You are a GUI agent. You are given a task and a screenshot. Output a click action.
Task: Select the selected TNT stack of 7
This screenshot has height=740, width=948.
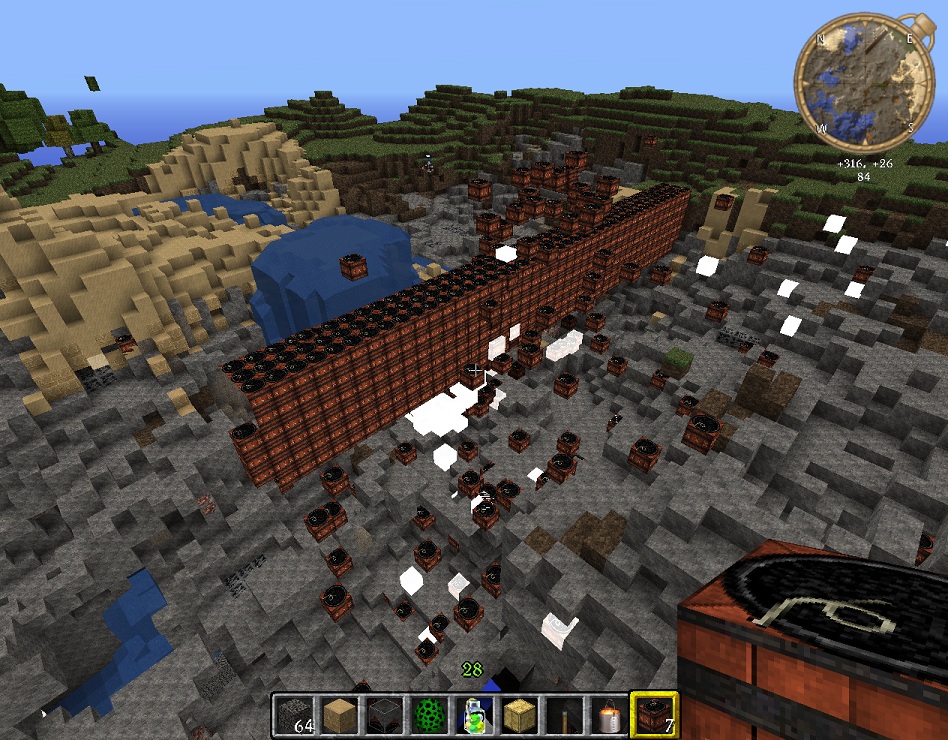(x=654, y=716)
